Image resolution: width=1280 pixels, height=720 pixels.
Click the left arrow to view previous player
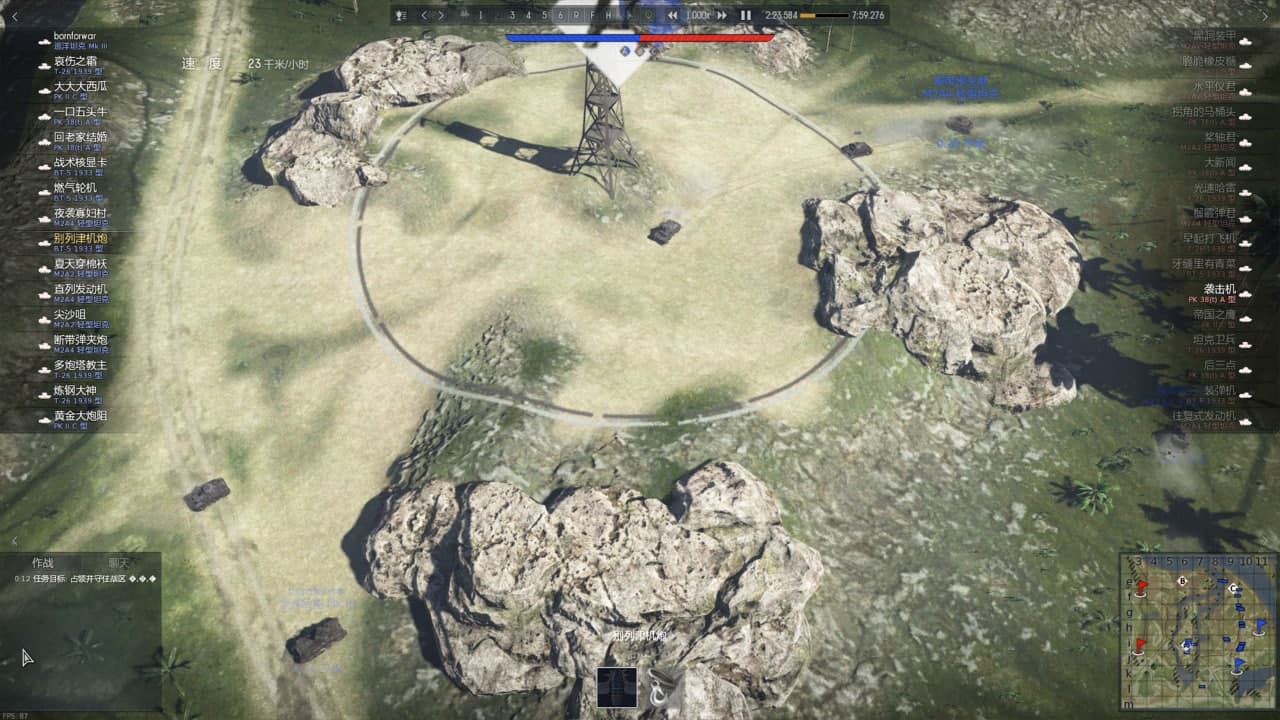tap(423, 15)
